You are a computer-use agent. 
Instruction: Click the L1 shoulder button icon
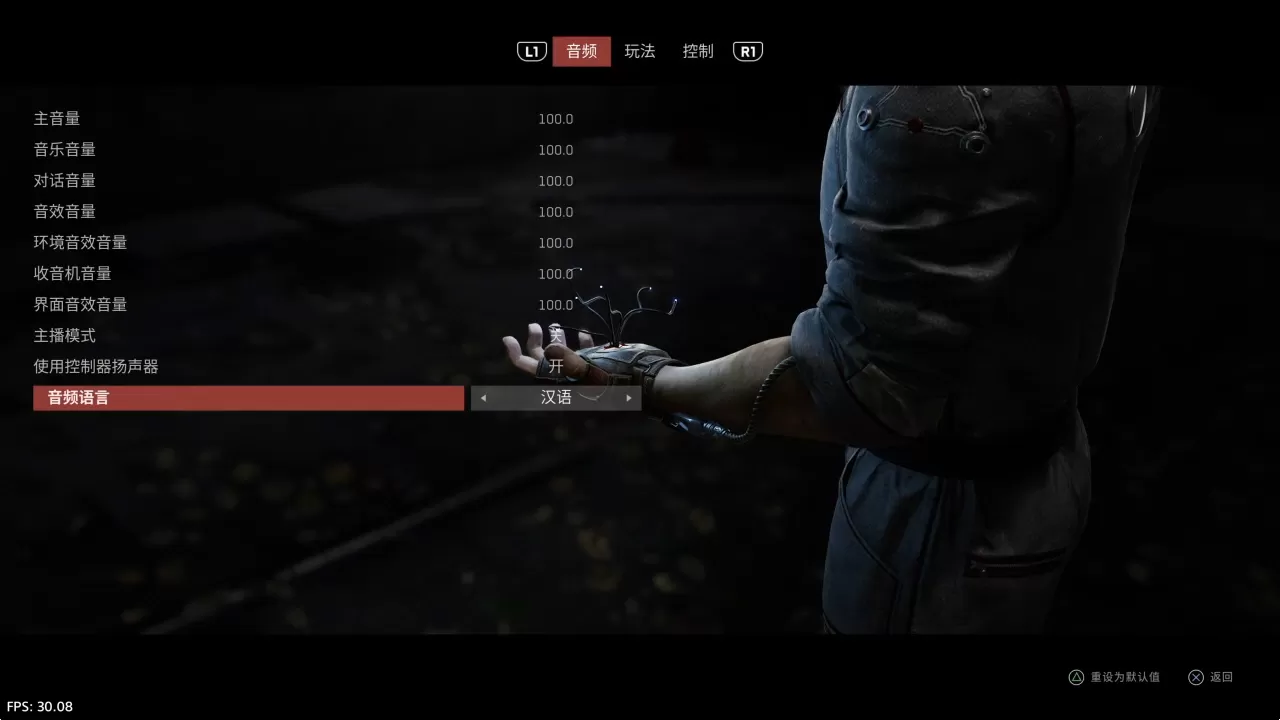click(x=531, y=51)
